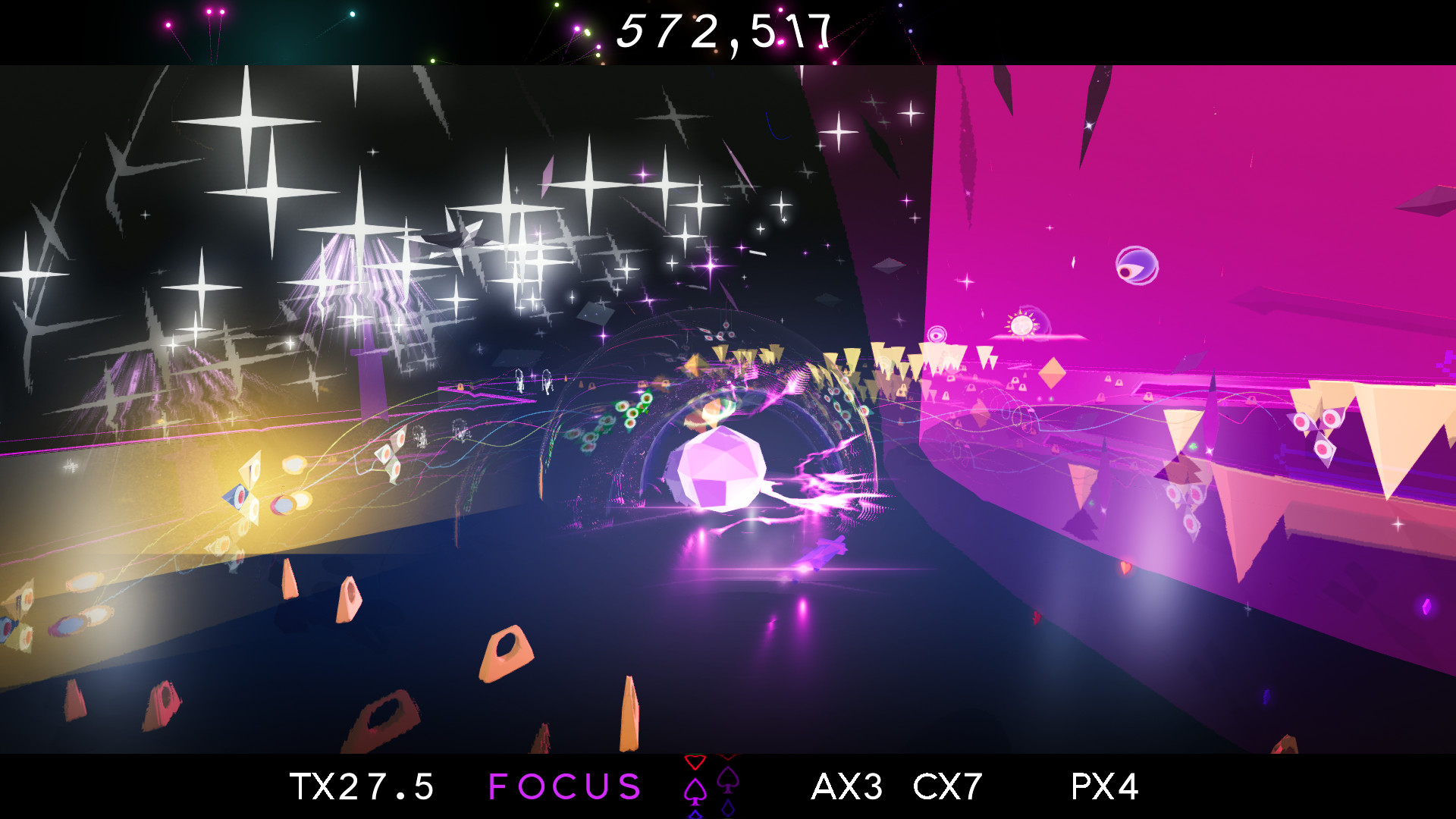Select the magenta spade suit icon

tap(695, 792)
